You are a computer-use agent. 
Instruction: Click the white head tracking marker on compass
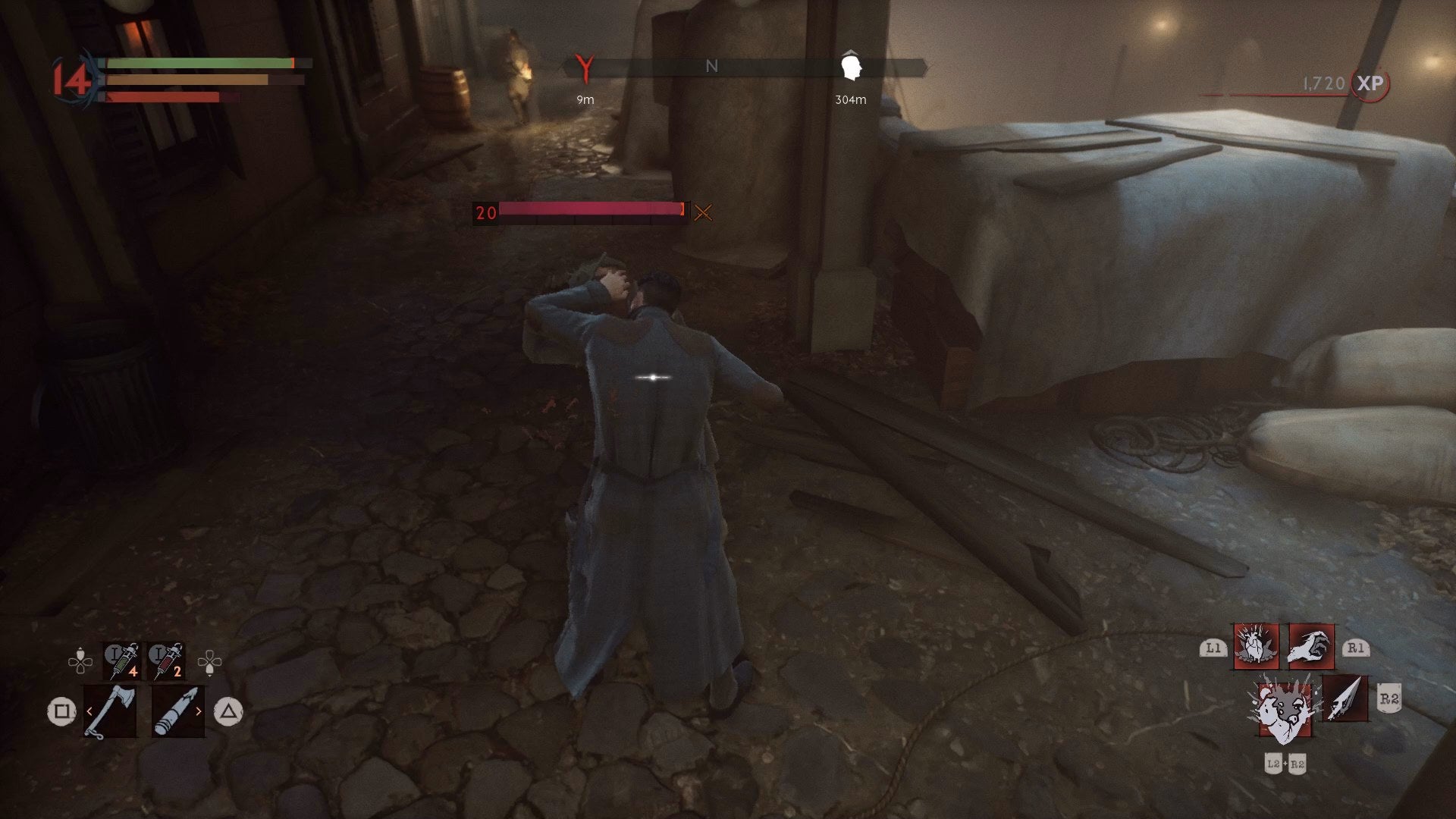(x=852, y=64)
